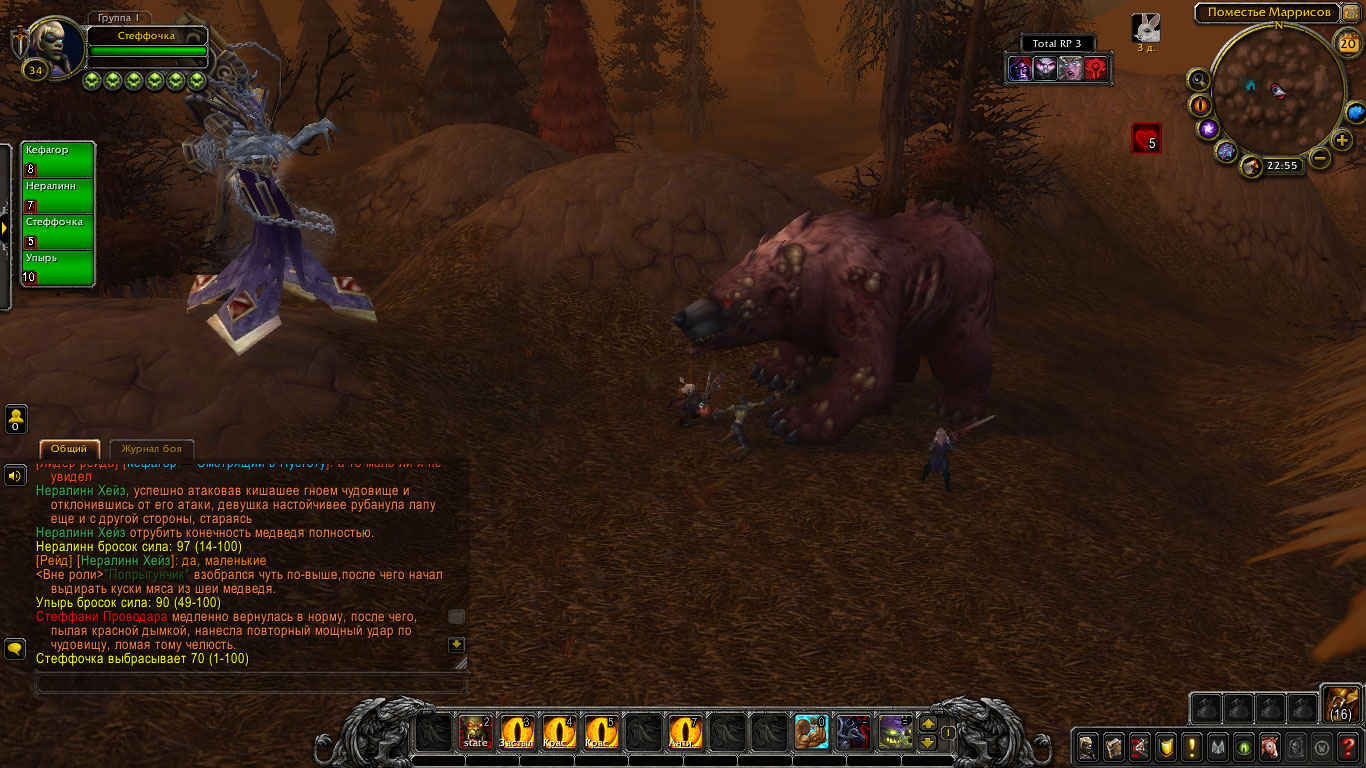Viewport: 1366px width, 768px height.
Task: Open the tracking magnifier button on minimap
Action: pyautogui.click(x=1198, y=80)
